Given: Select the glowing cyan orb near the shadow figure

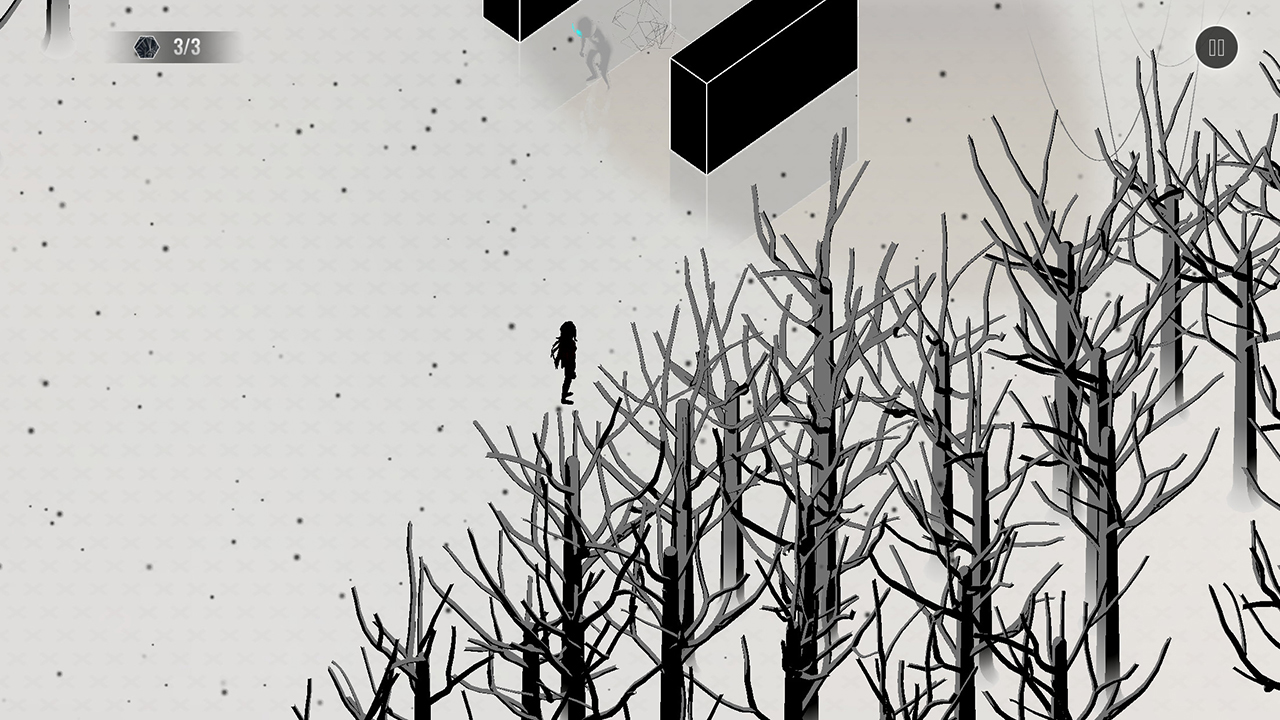Looking at the screenshot, I should point(580,30).
